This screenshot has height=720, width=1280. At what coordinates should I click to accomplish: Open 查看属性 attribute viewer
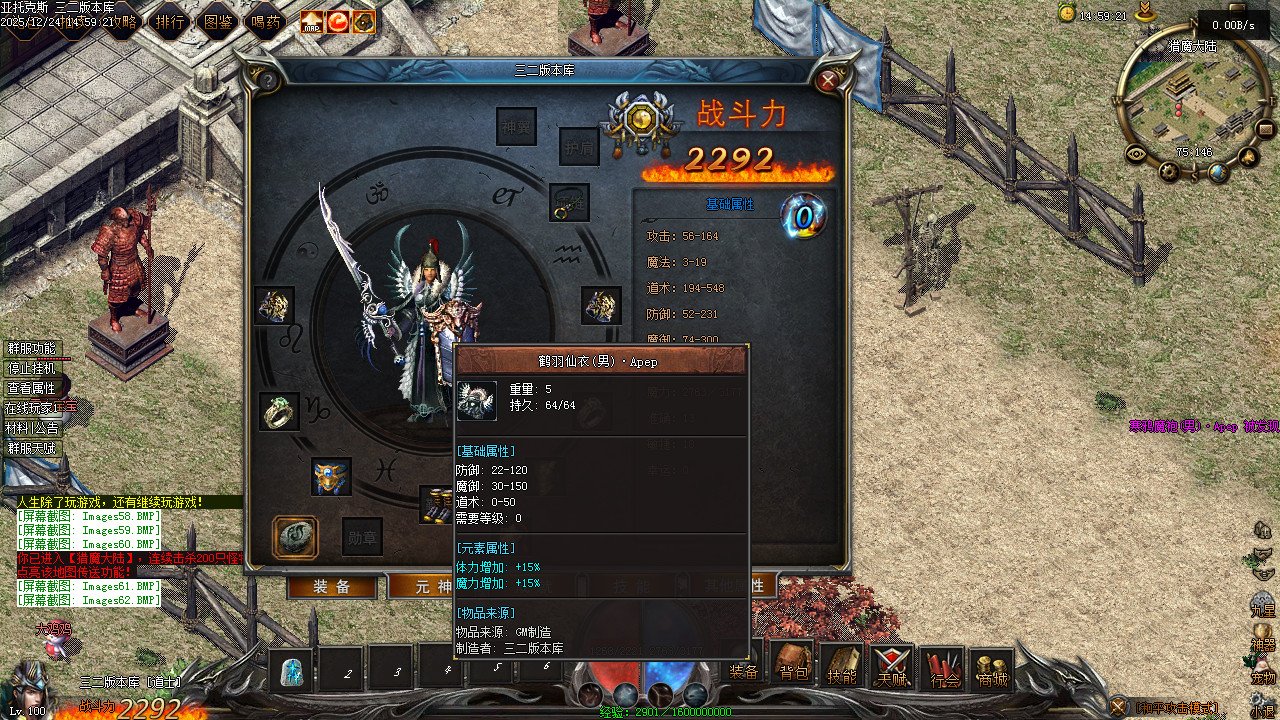pos(32,388)
